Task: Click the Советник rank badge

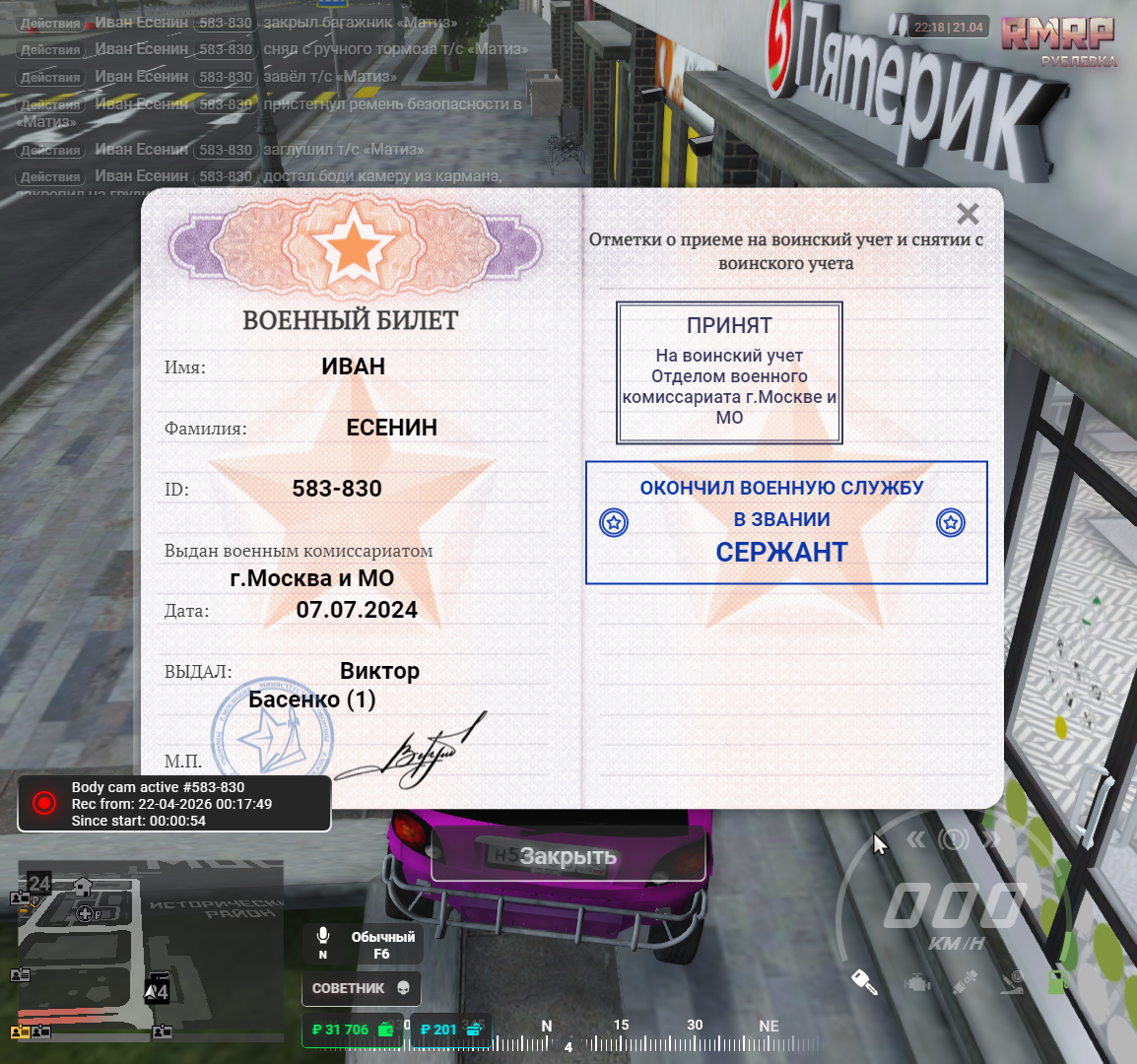Action: click(361, 988)
